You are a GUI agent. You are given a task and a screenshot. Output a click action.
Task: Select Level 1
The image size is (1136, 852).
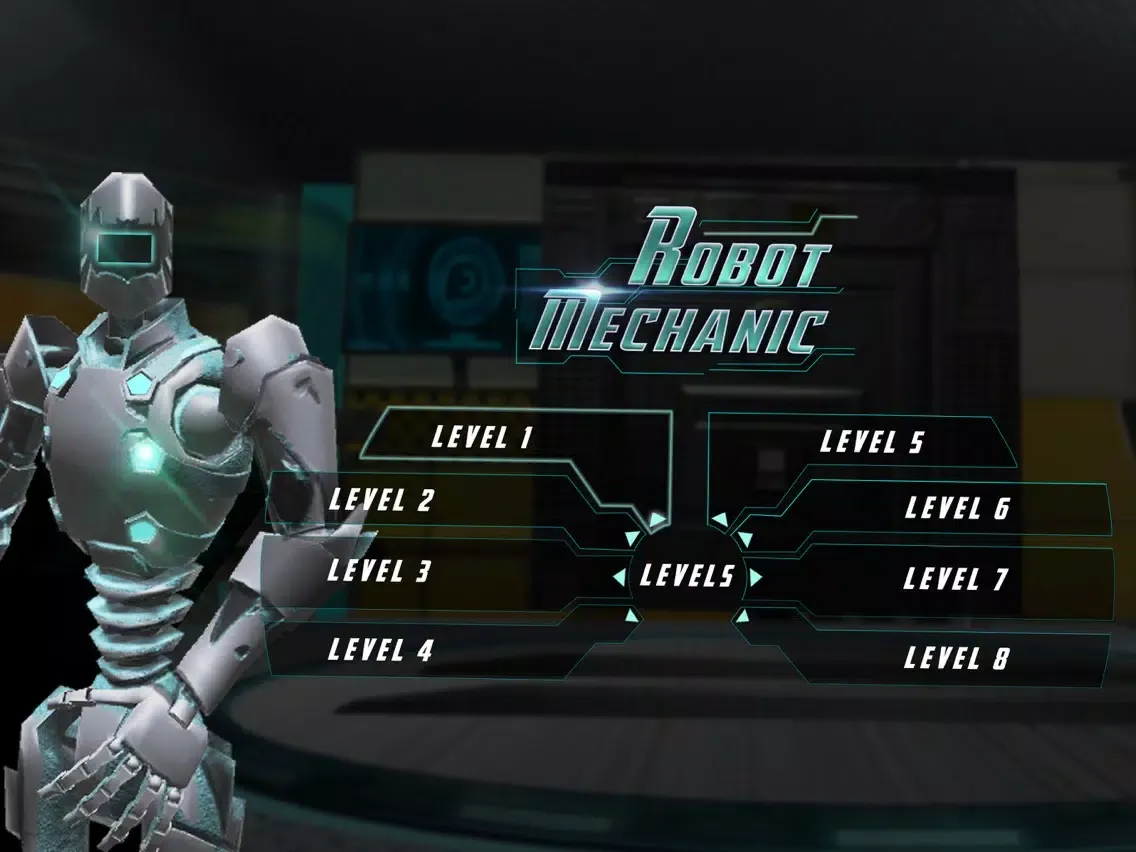pos(482,437)
